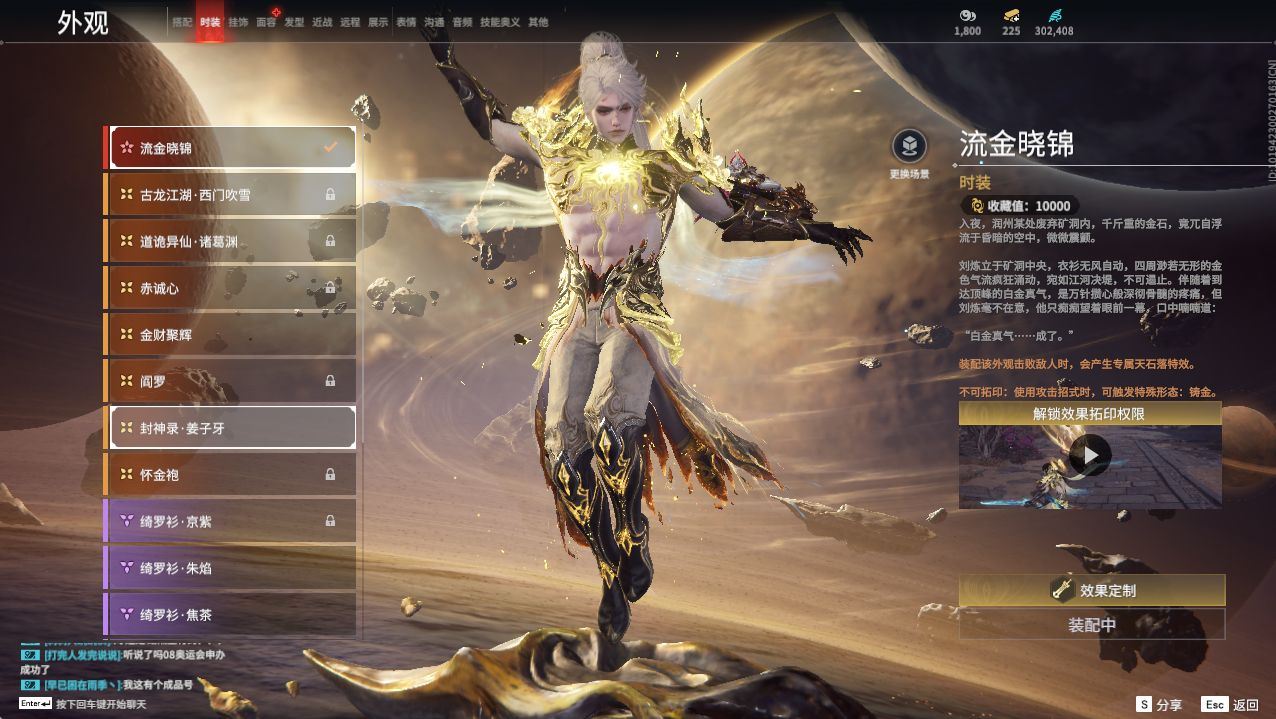The width and height of the screenshot is (1276, 719).
Task: Play the outfit effect preview video
Action: (1090, 457)
